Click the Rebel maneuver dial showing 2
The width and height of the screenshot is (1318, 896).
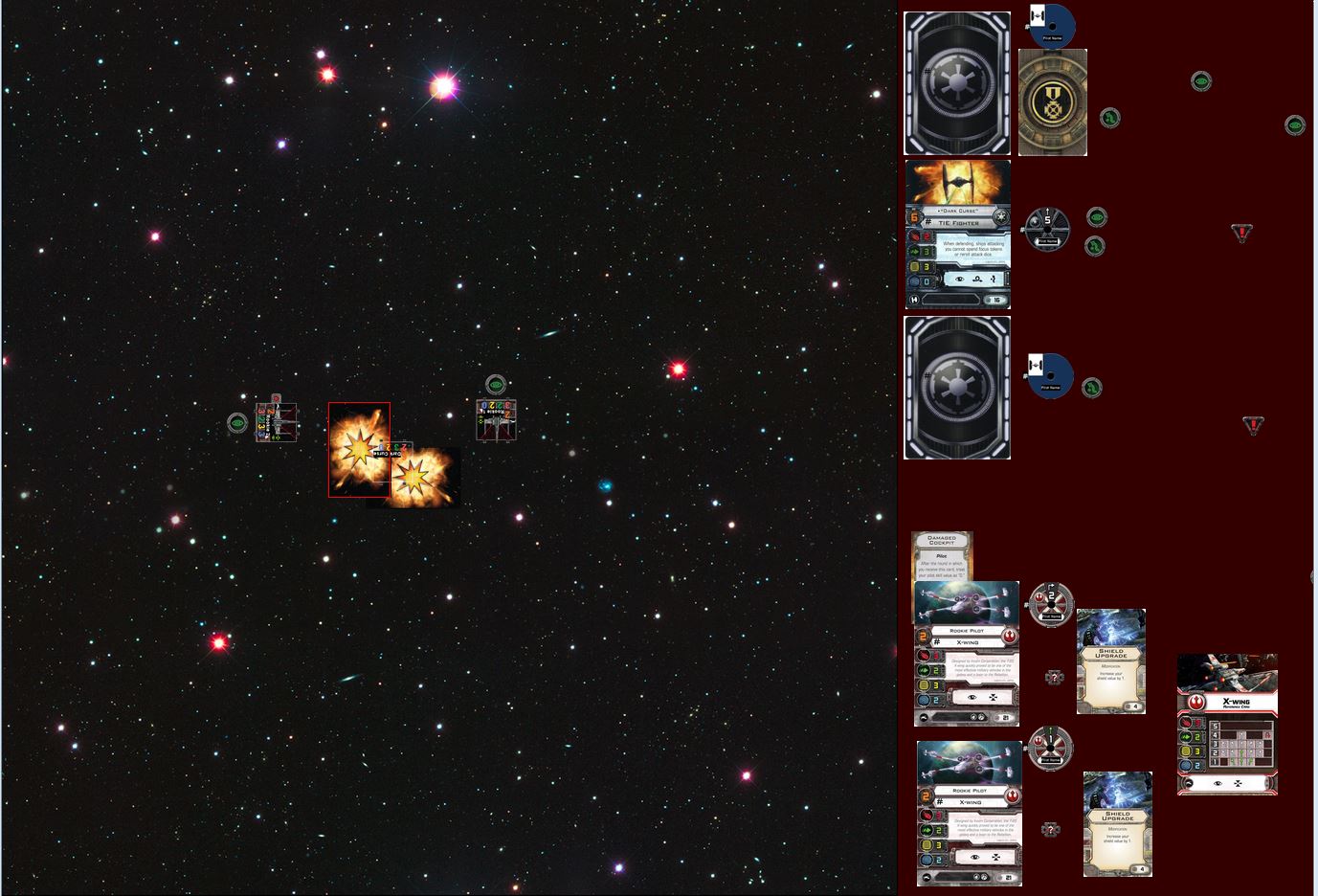pos(1051,605)
